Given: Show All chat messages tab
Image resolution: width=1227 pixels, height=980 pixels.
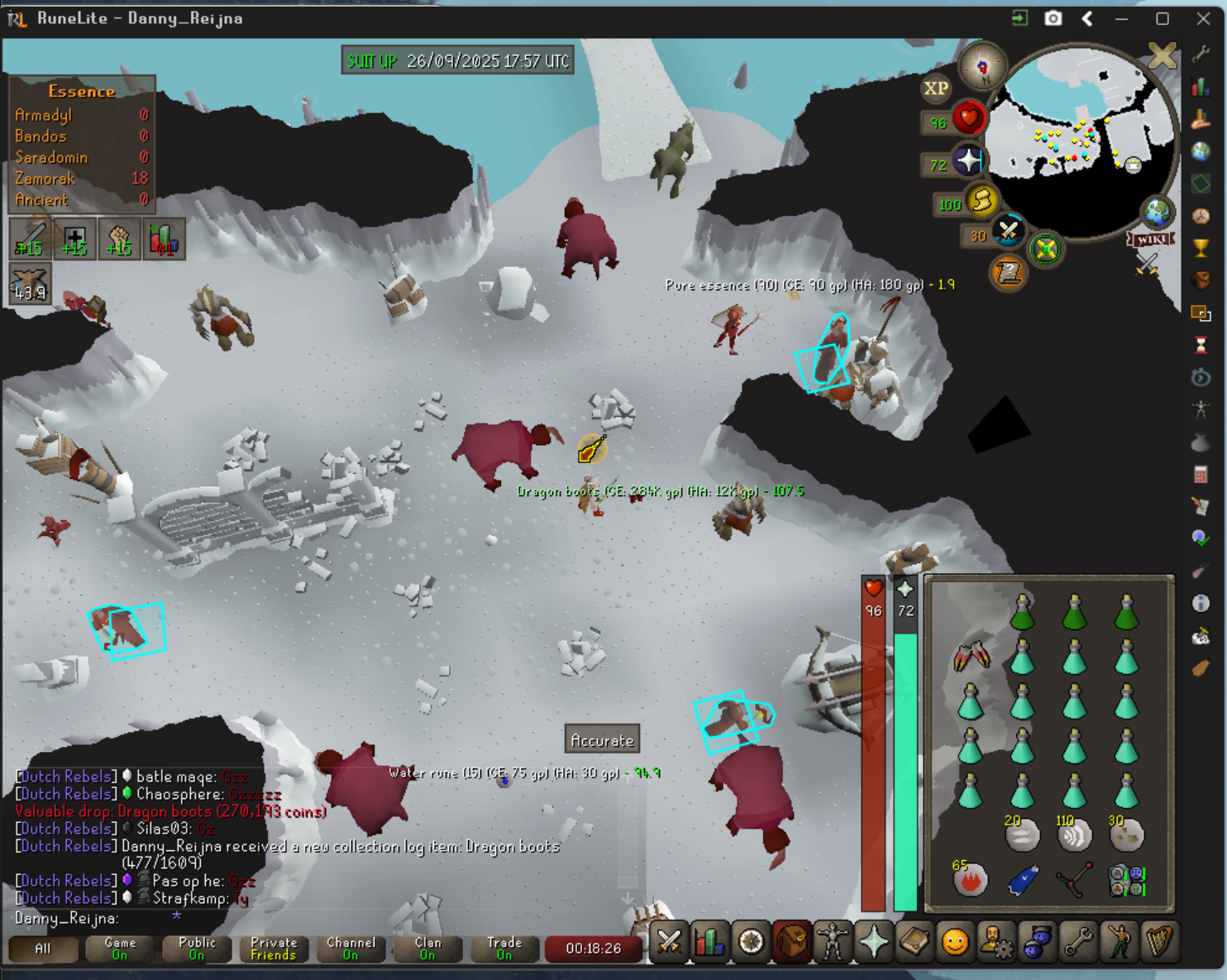Looking at the screenshot, I should (x=43, y=949).
